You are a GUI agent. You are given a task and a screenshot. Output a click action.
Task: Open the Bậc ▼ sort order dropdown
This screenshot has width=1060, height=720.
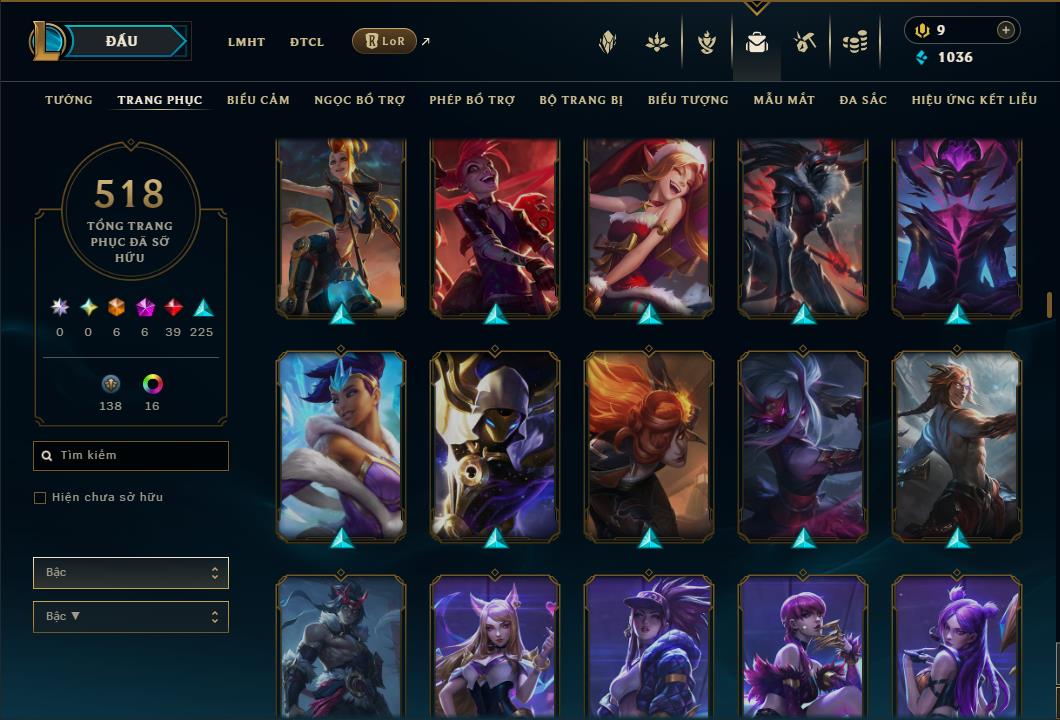pyautogui.click(x=131, y=617)
